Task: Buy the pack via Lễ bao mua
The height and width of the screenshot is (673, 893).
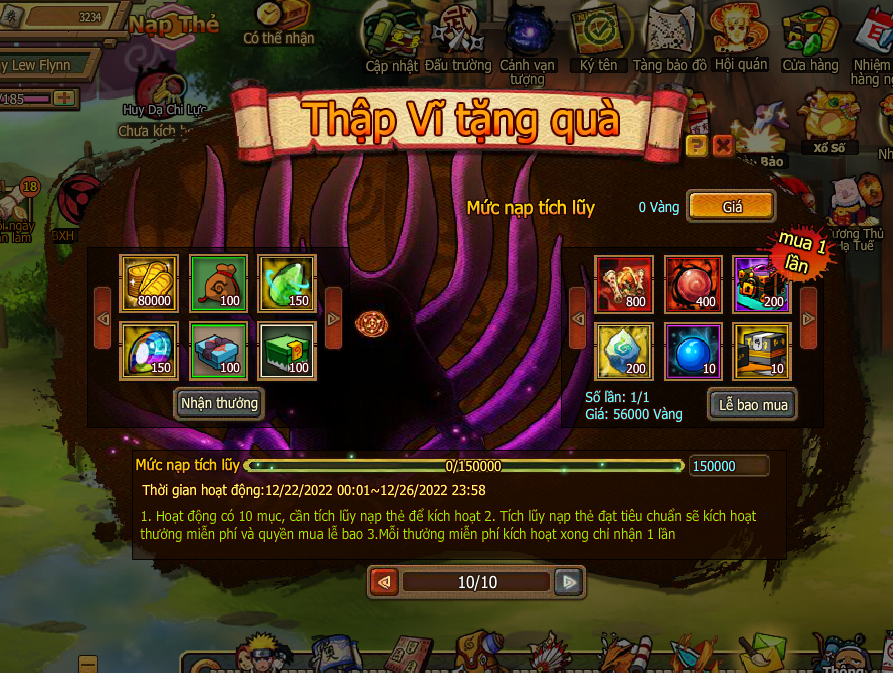Action: click(x=752, y=405)
